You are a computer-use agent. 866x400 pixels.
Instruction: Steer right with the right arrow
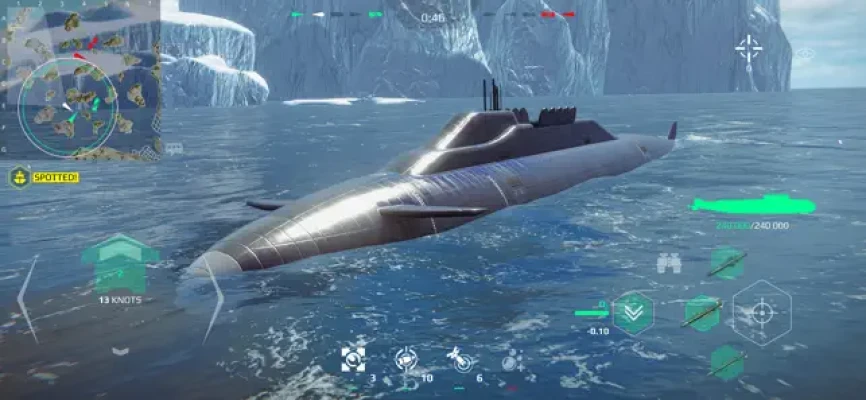coord(213,298)
